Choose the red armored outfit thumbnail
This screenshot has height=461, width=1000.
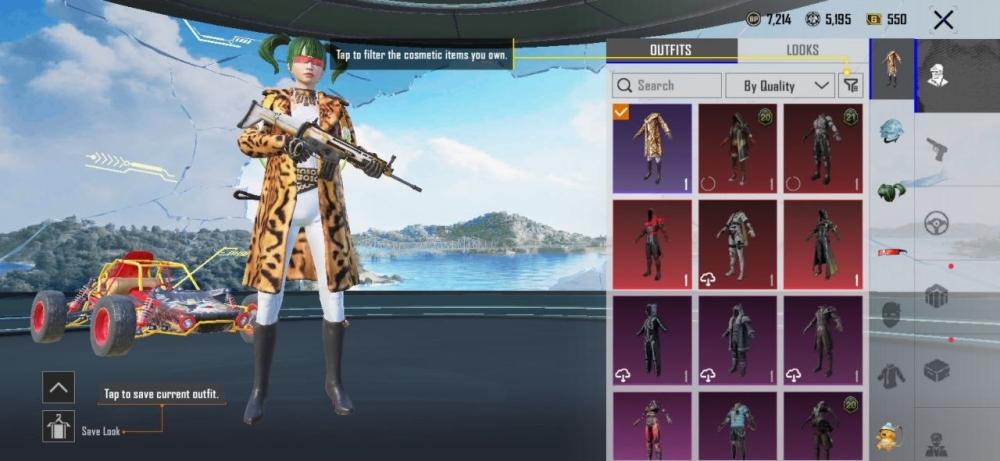pyautogui.click(x=652, y=244)
